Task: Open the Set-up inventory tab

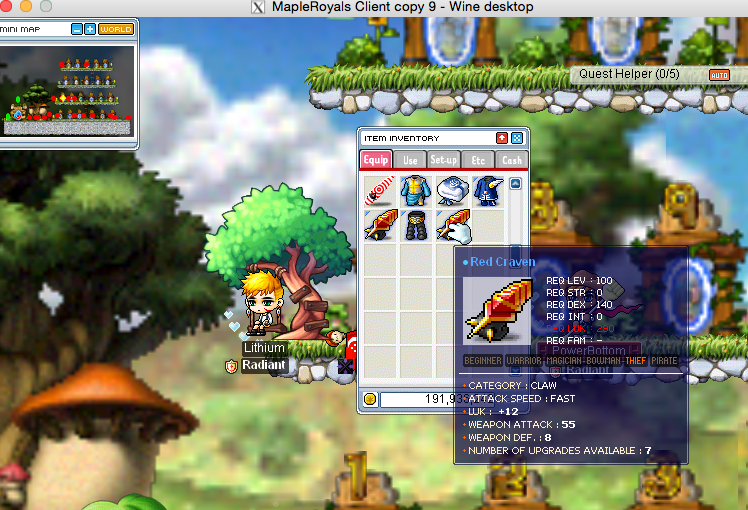Action: (443, 160)
